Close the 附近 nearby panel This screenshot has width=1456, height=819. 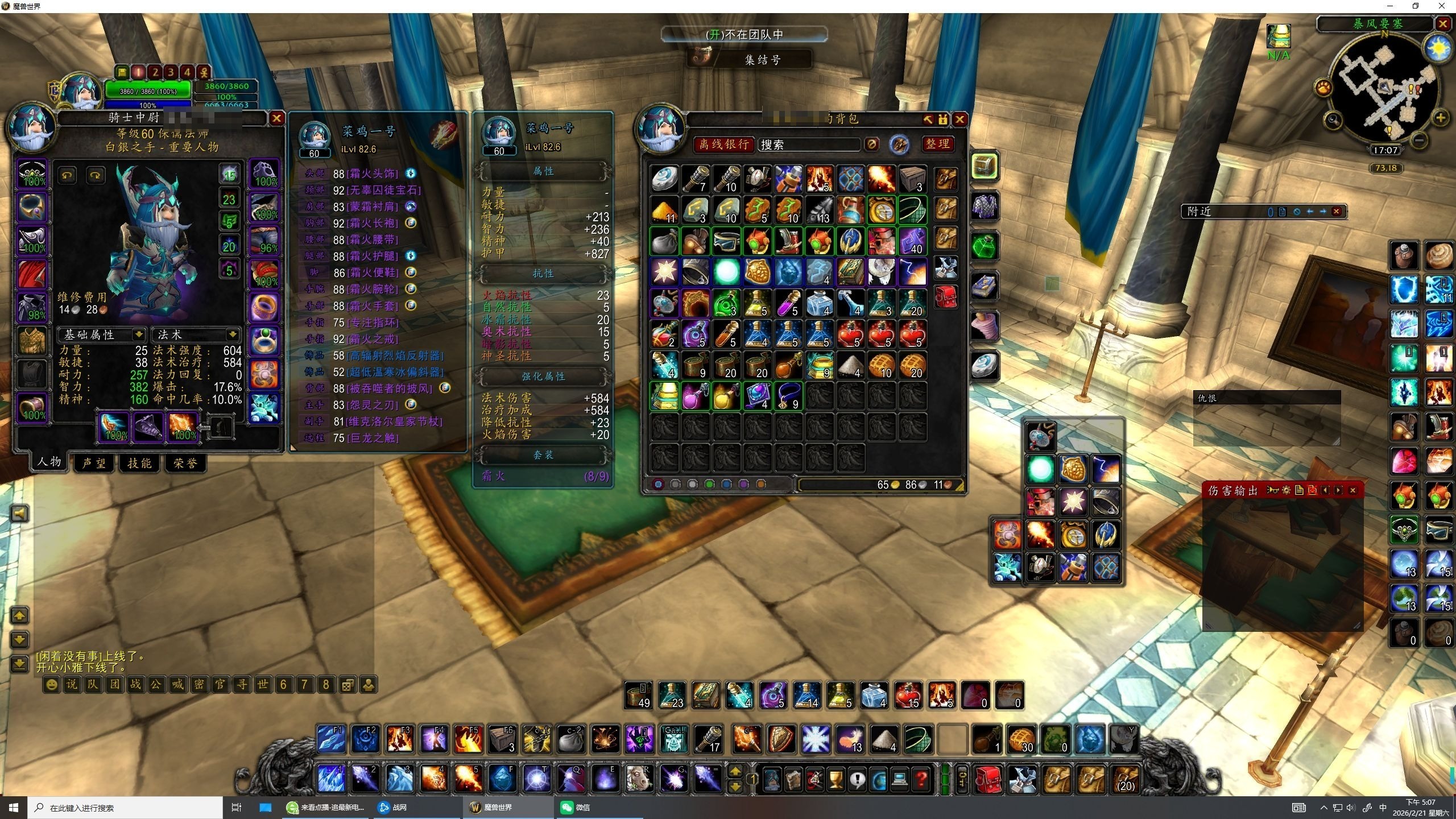(x=1337, y=212)
